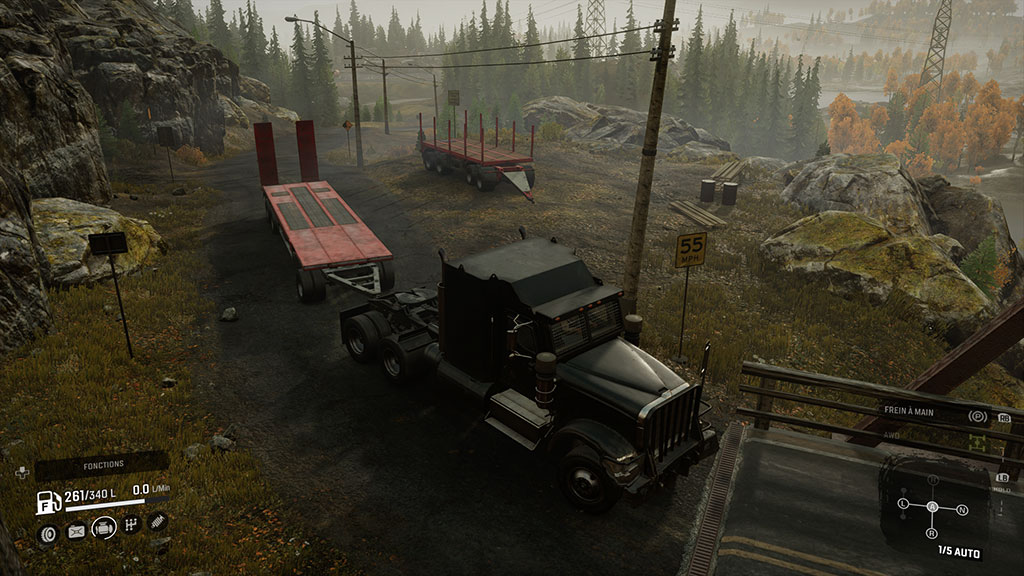Click the engine status icon
Image resolution: width=1024 pixels, height=576 pixels.
tap(103, 528)
